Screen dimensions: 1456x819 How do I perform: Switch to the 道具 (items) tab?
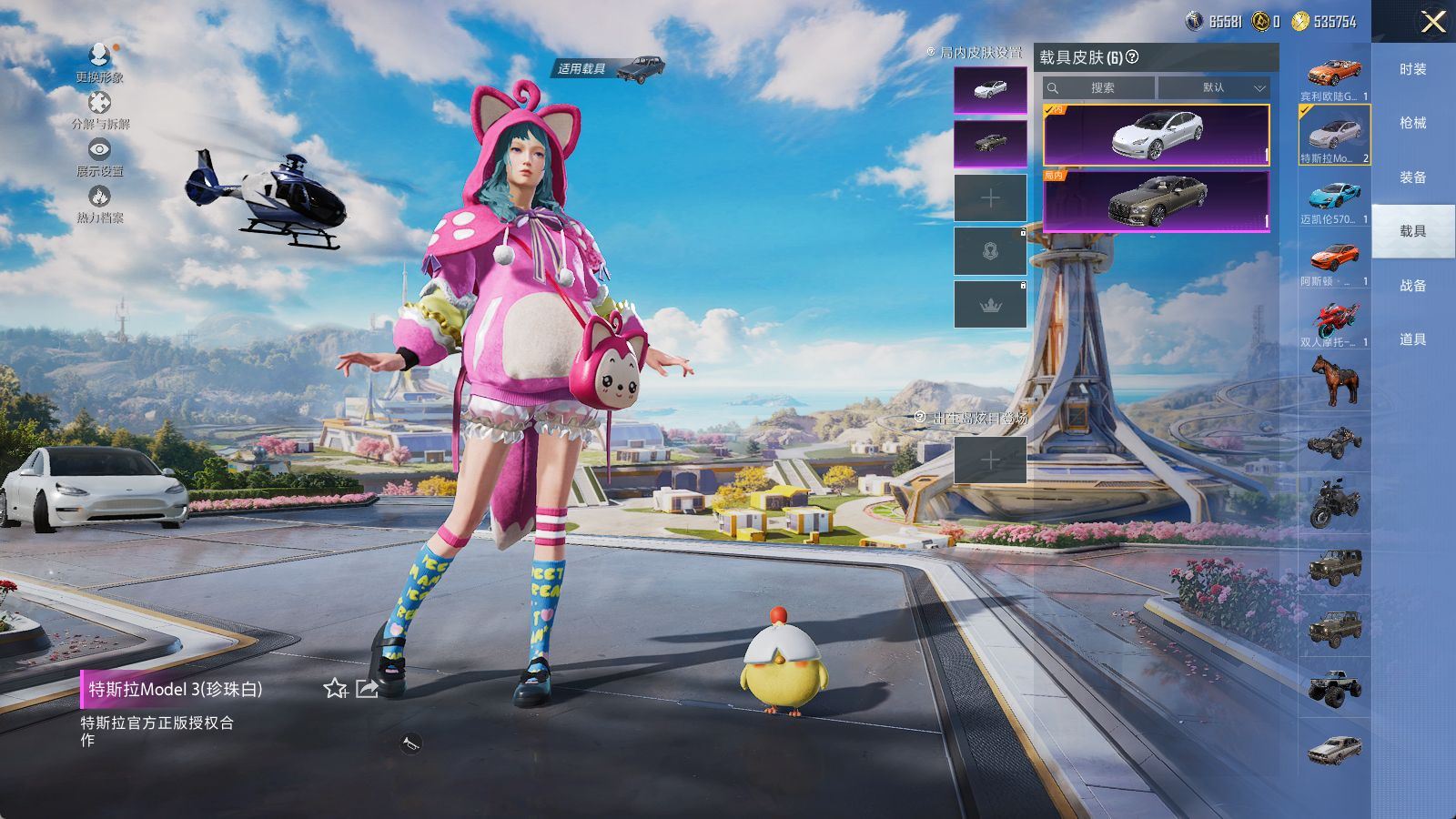(x=1412, y=339)
